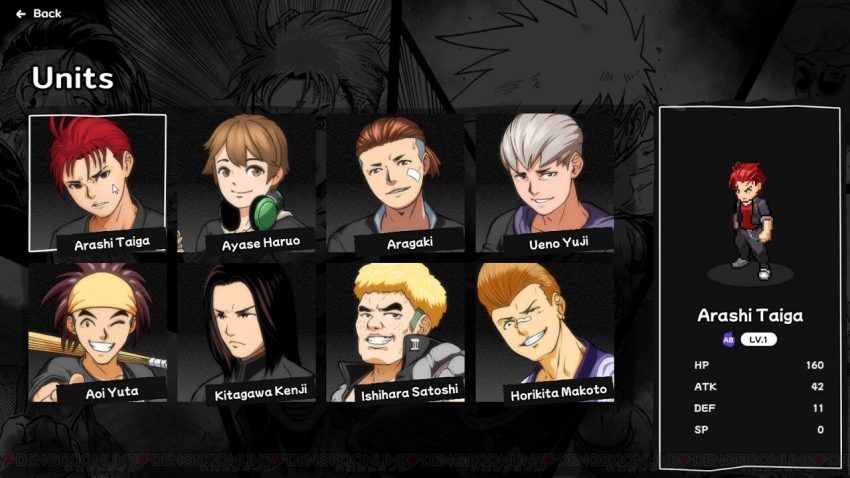Select the Kitagawa Kenji portrait
This screenshot has width=850, height=478.
246,332
